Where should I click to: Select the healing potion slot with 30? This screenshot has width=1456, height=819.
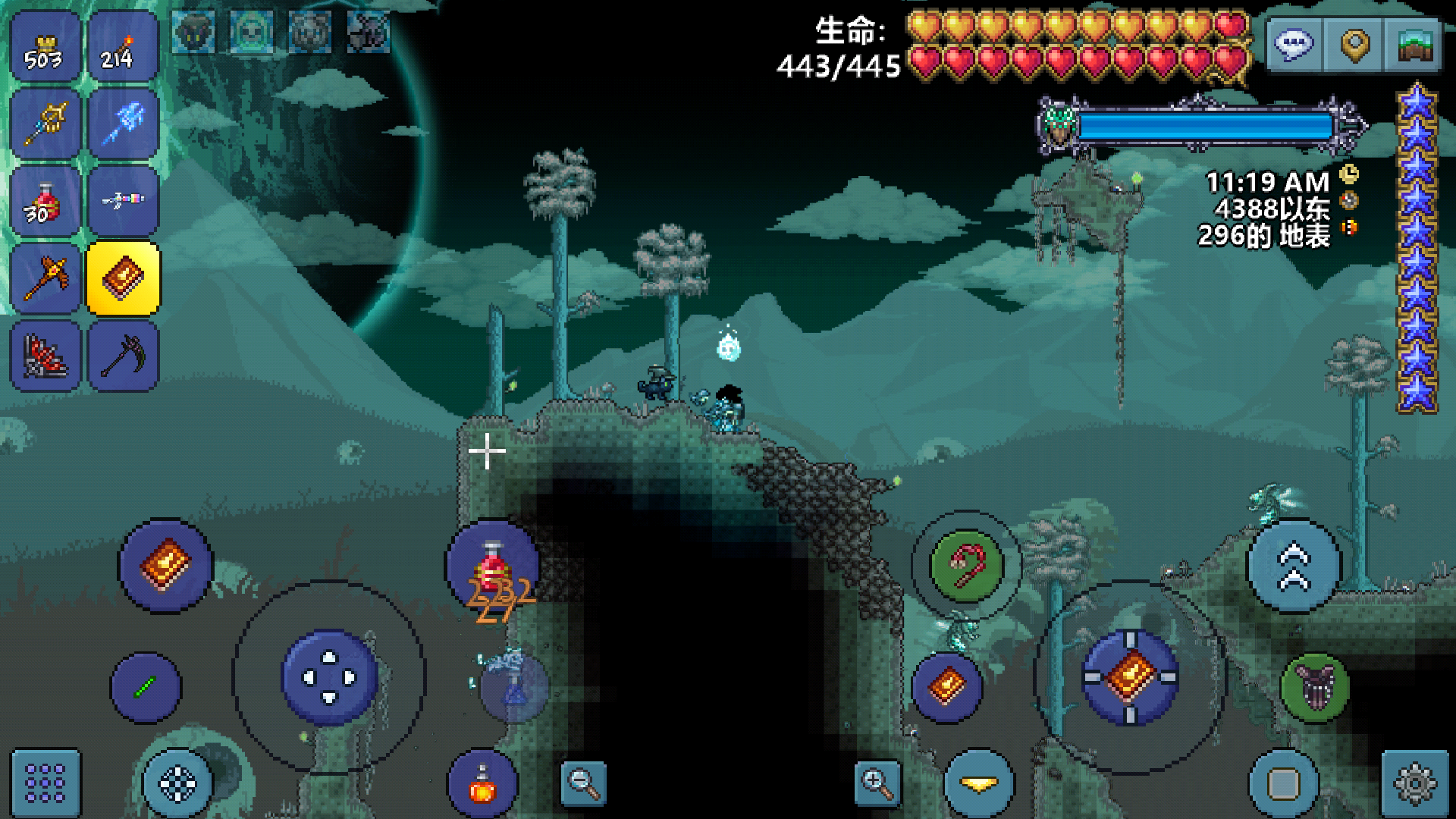click(45, 202)
